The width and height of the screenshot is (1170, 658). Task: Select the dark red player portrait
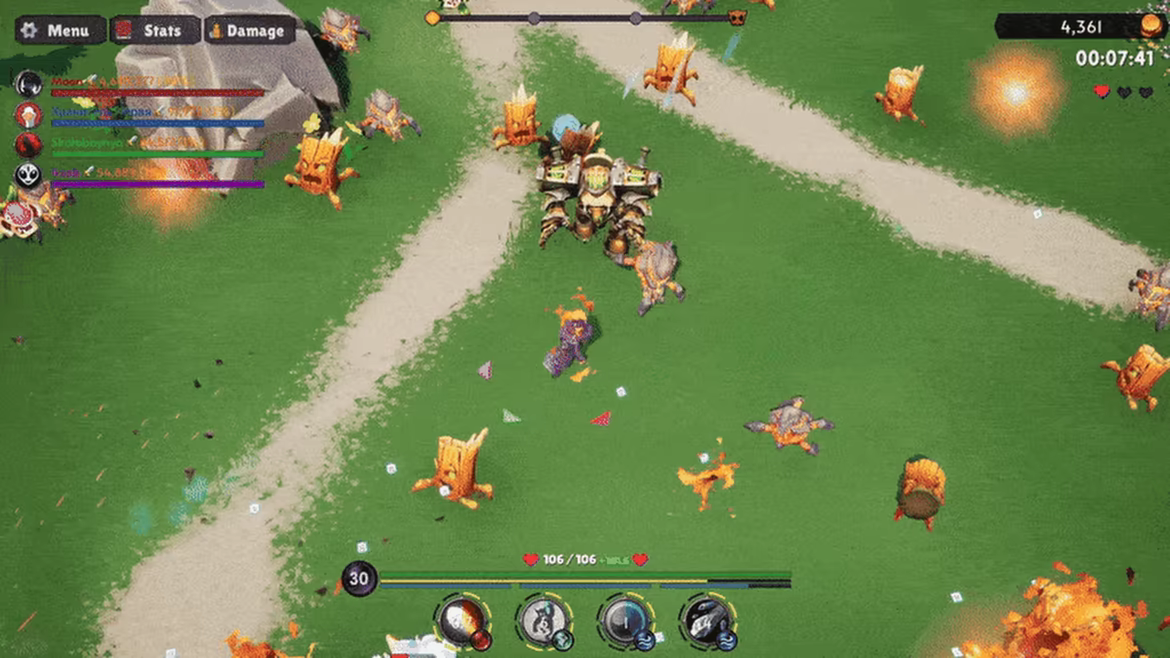[x=28, y=145]
